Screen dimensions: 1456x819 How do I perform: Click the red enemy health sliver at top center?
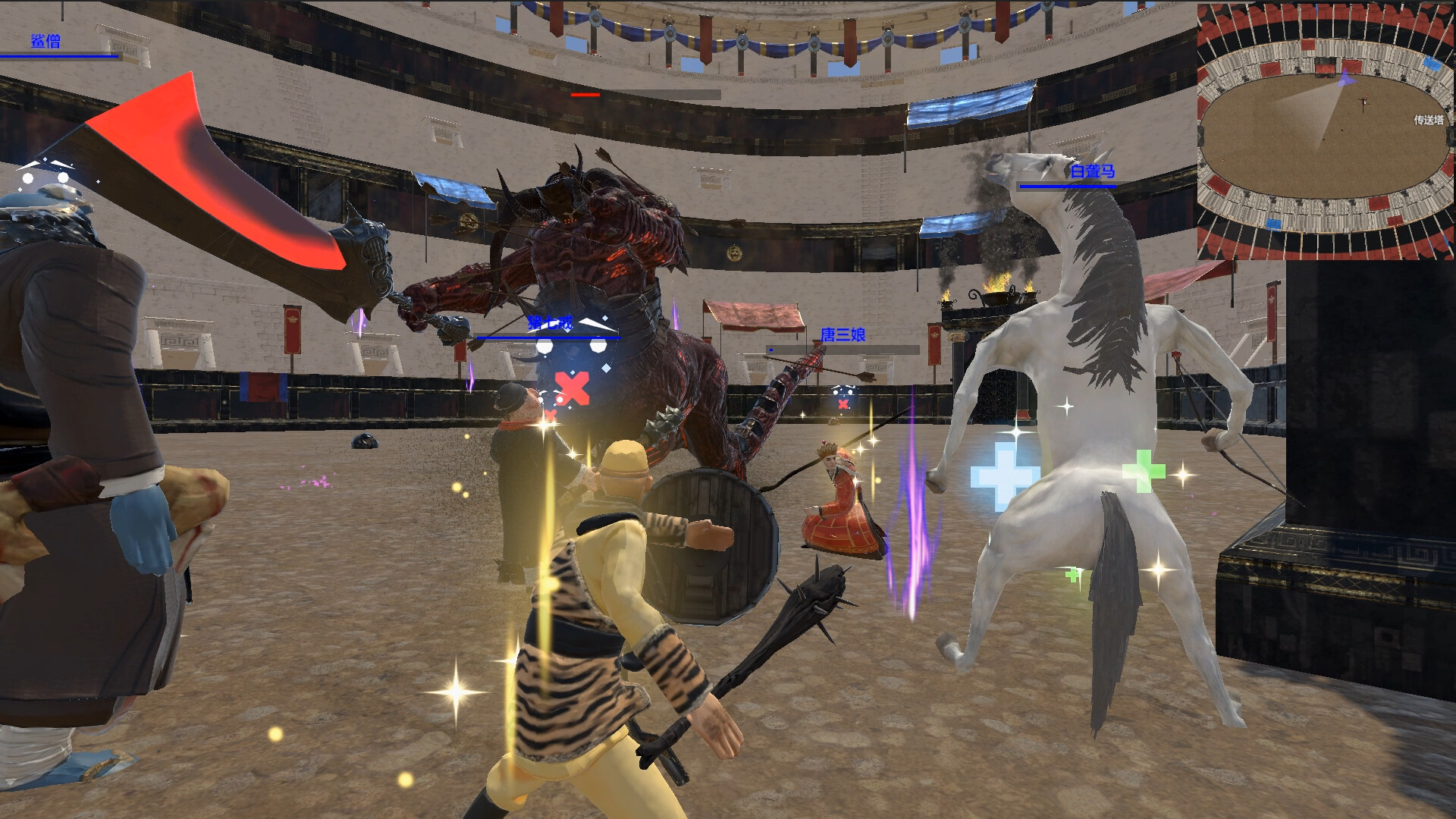click(584, 96)
